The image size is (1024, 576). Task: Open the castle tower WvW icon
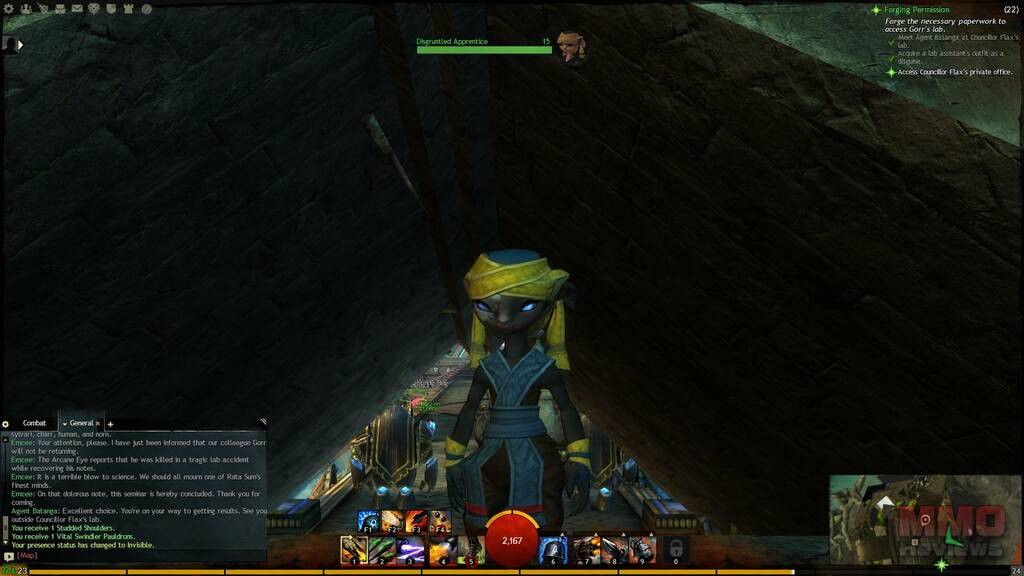point(129,9)
